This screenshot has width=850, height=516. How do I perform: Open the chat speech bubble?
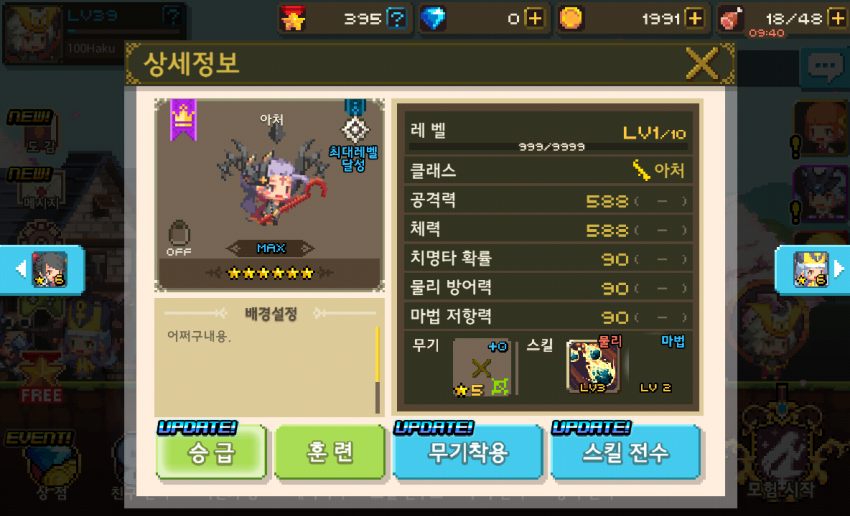[825, 67]
